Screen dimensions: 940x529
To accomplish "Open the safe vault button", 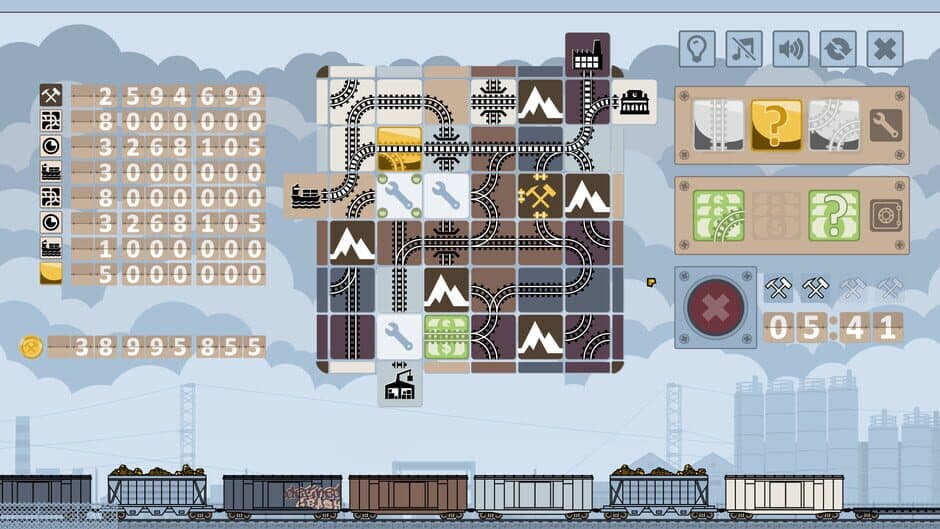I will [x=886, y=215].
